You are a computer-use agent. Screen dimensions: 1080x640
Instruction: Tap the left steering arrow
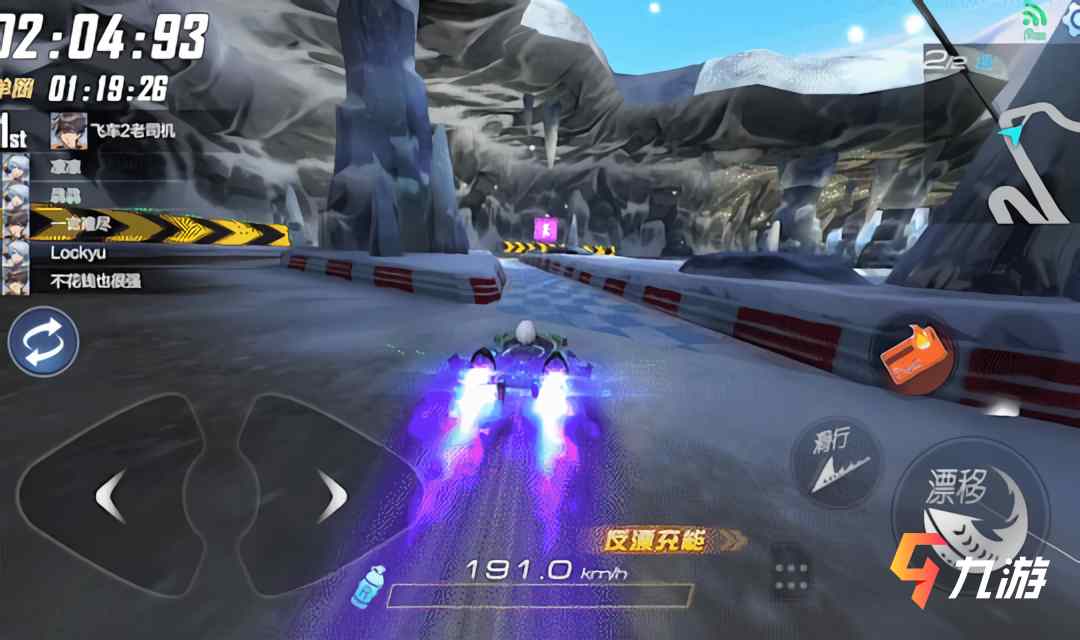110,494
